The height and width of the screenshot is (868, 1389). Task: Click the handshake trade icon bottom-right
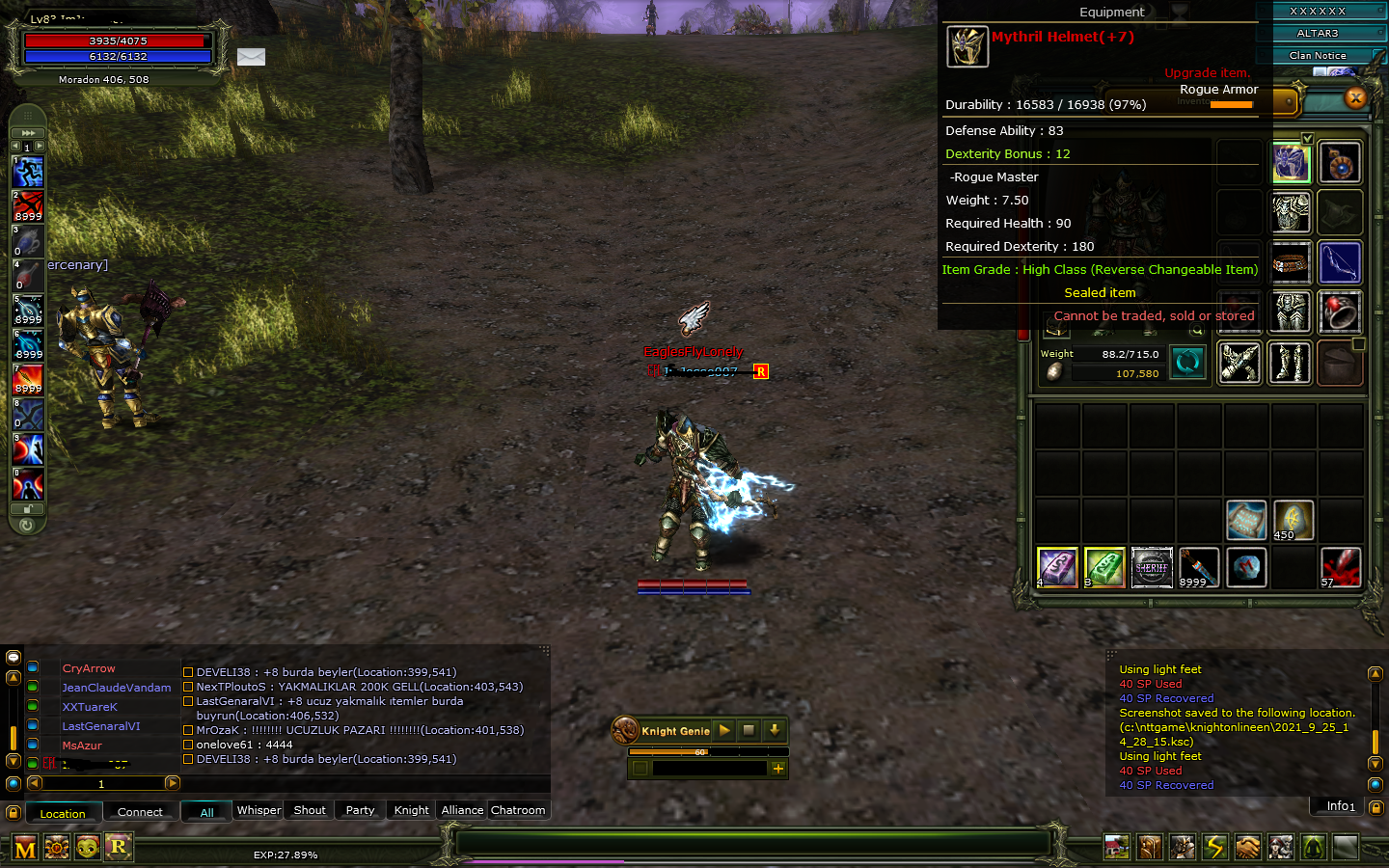point(1248,847)
